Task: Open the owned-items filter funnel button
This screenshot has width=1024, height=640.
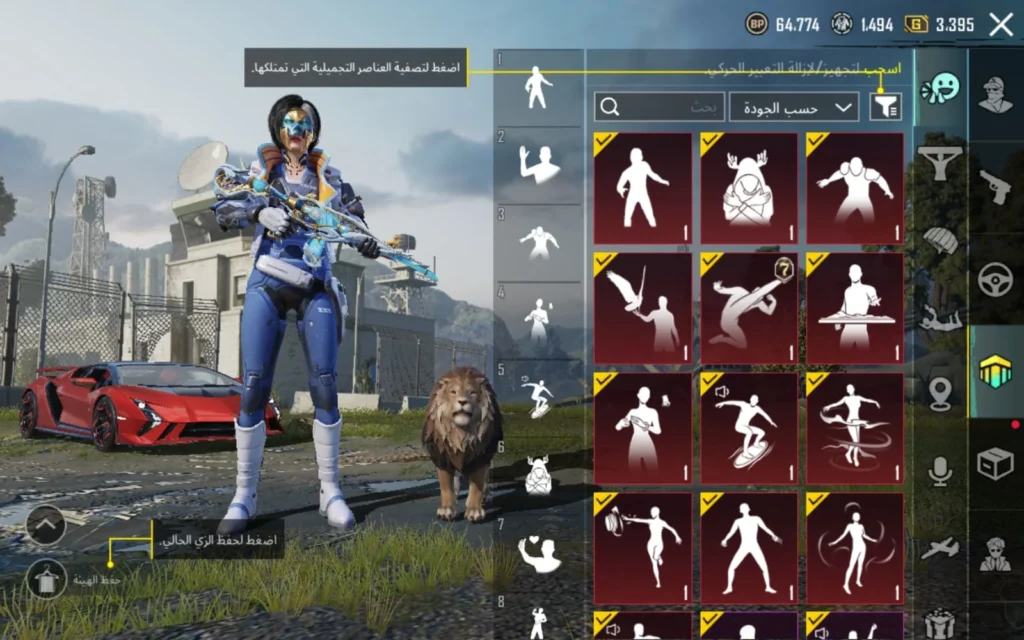Action: pos(885,106)
